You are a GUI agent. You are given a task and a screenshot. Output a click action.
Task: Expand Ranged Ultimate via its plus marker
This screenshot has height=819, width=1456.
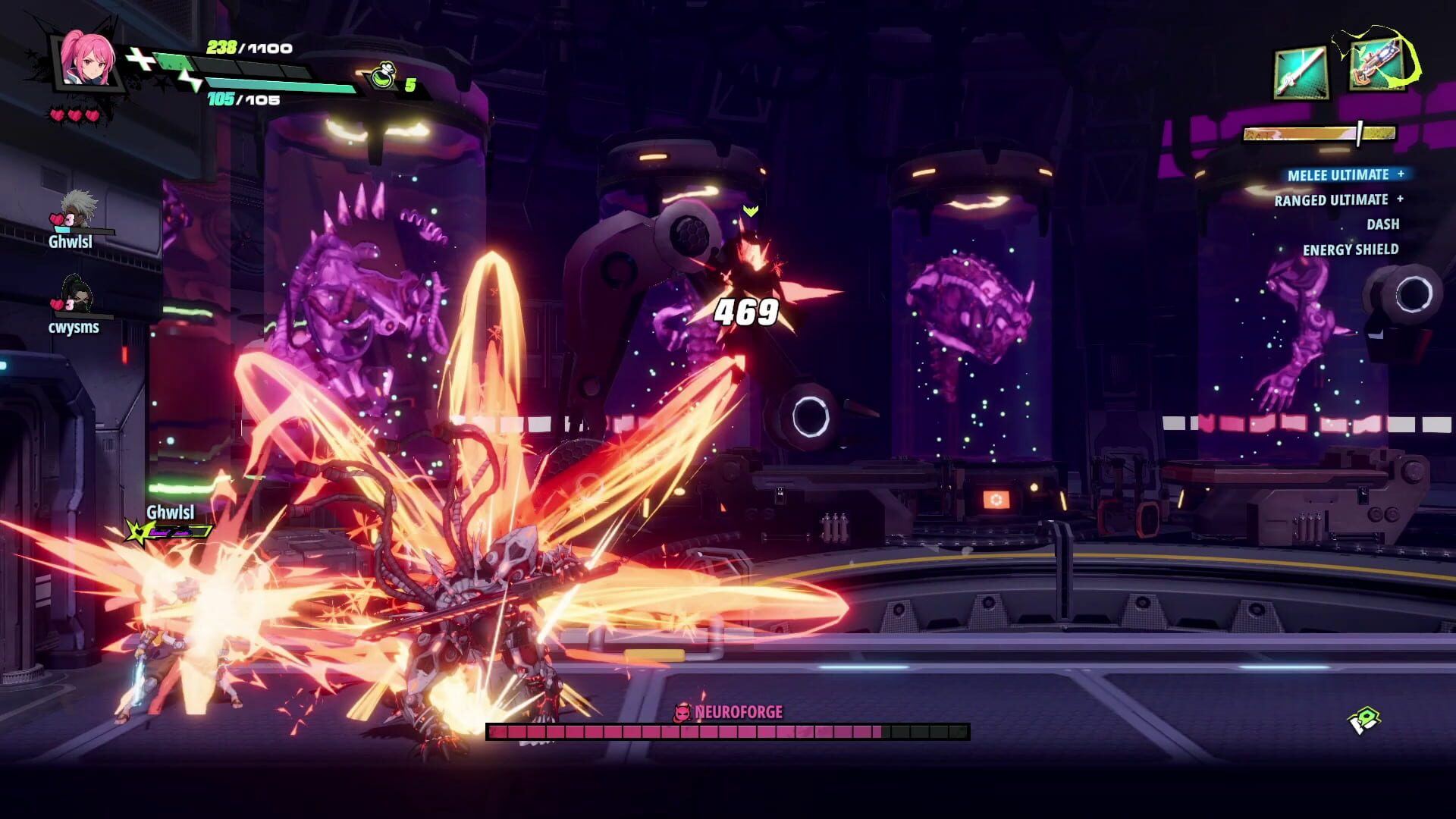tap(1401, 199)
